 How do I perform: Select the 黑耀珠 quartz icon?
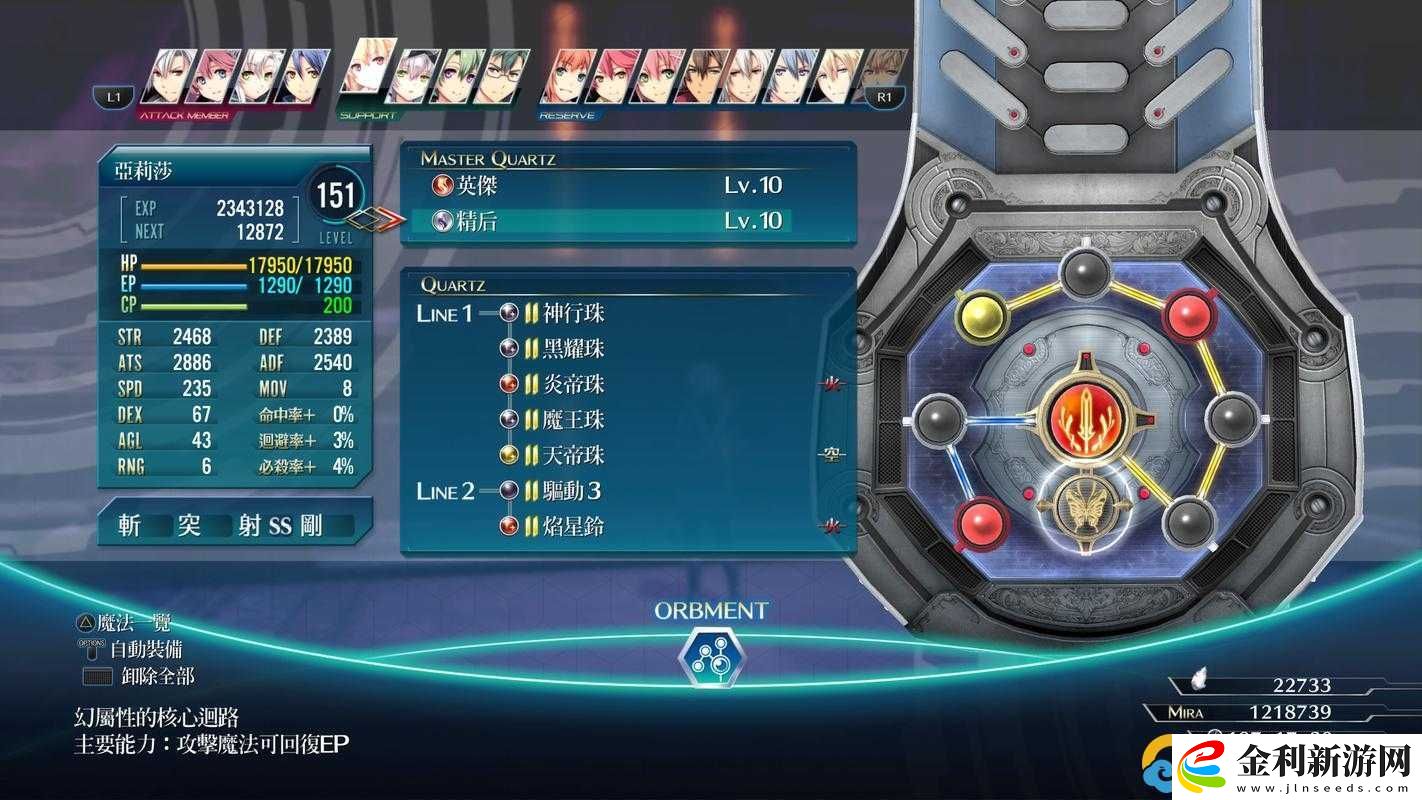(507, 348)
